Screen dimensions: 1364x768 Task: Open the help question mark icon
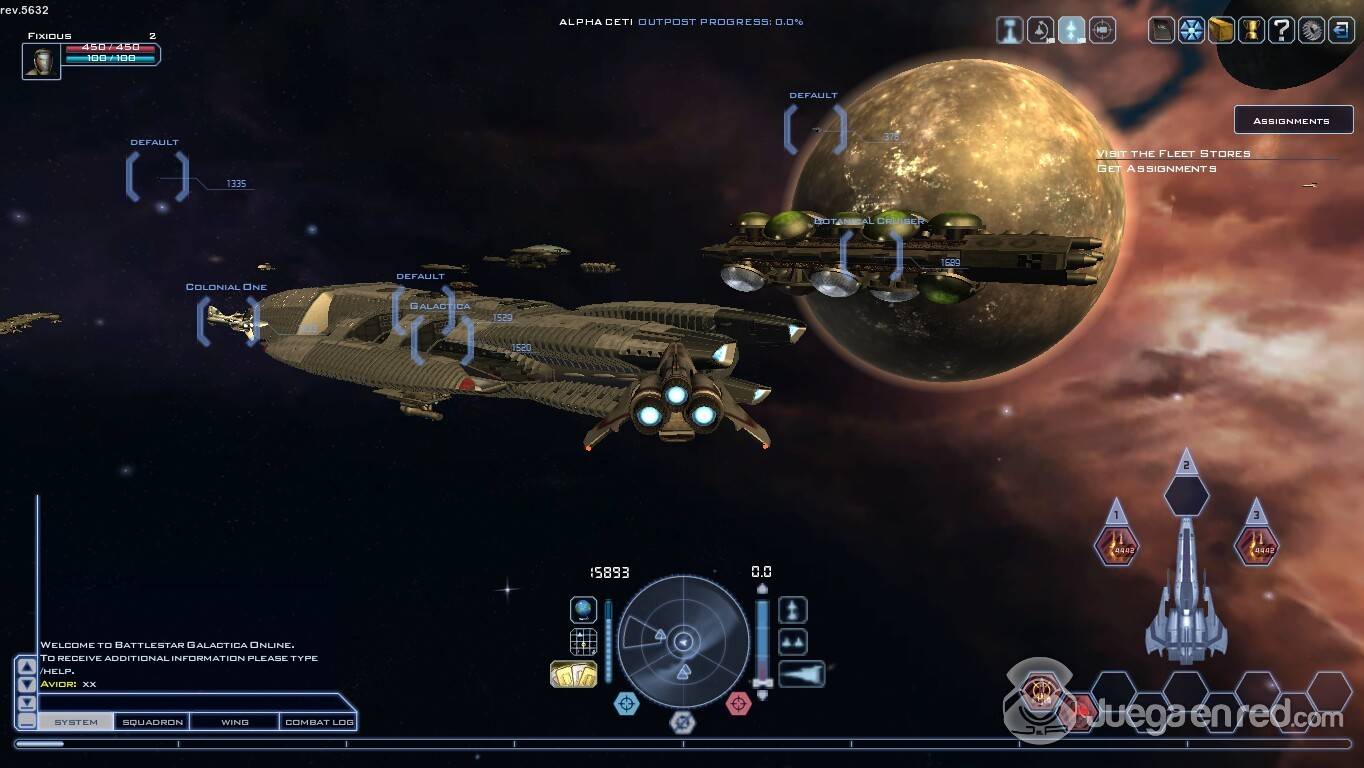point(1280,31)
